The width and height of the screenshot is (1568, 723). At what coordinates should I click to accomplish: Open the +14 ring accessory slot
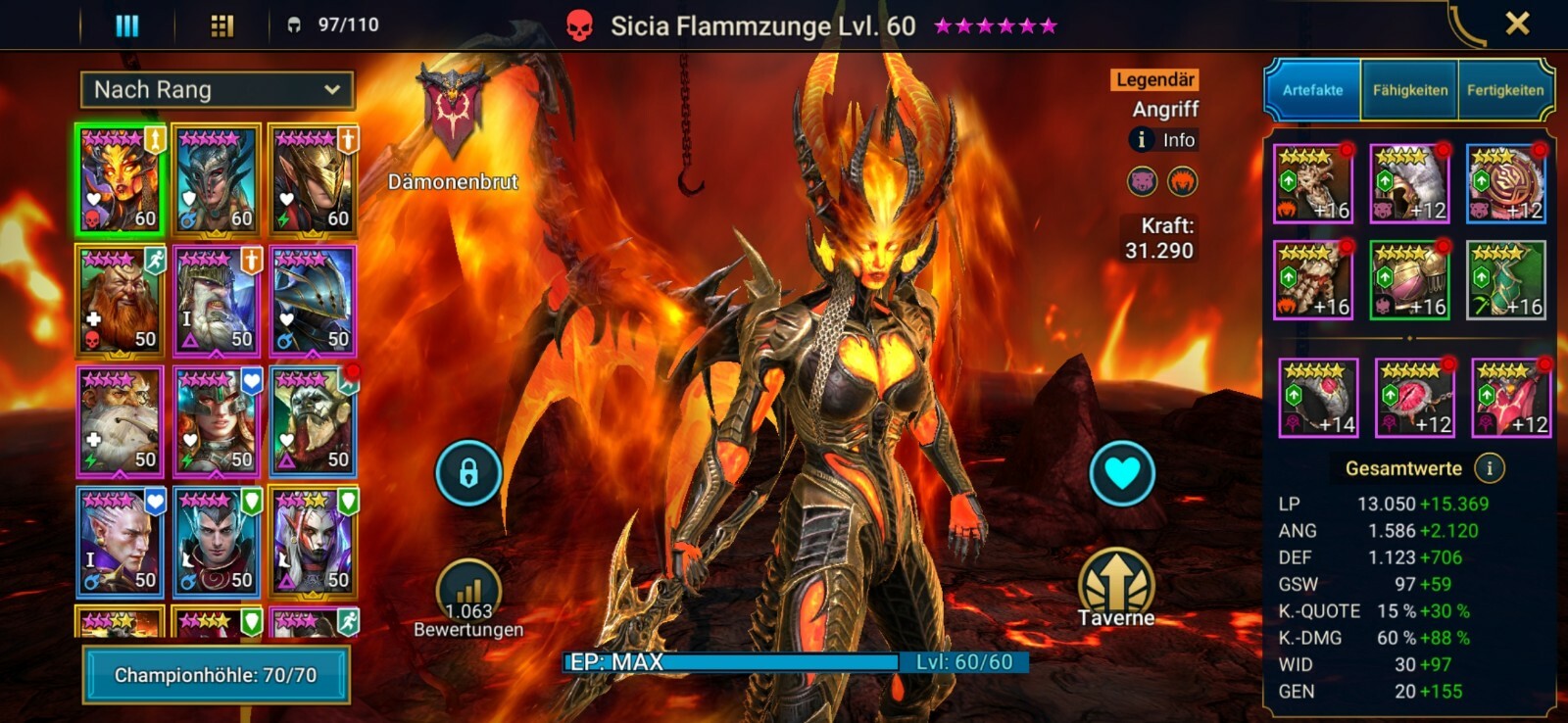coord(1318,398)
